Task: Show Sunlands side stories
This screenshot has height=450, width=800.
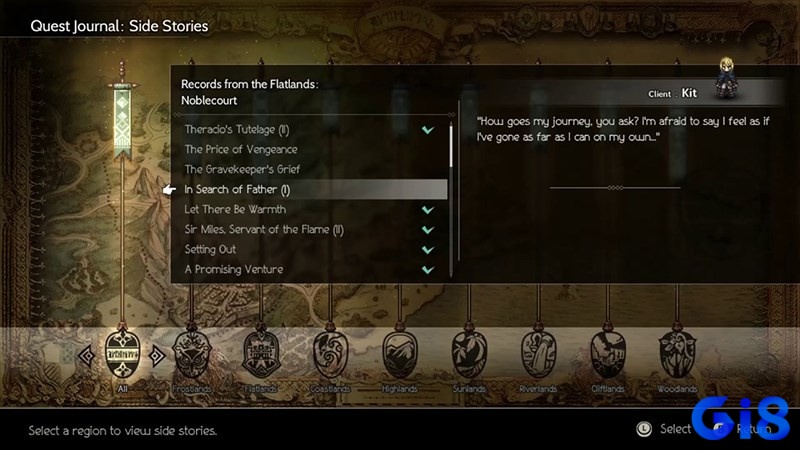Action: 468,355
